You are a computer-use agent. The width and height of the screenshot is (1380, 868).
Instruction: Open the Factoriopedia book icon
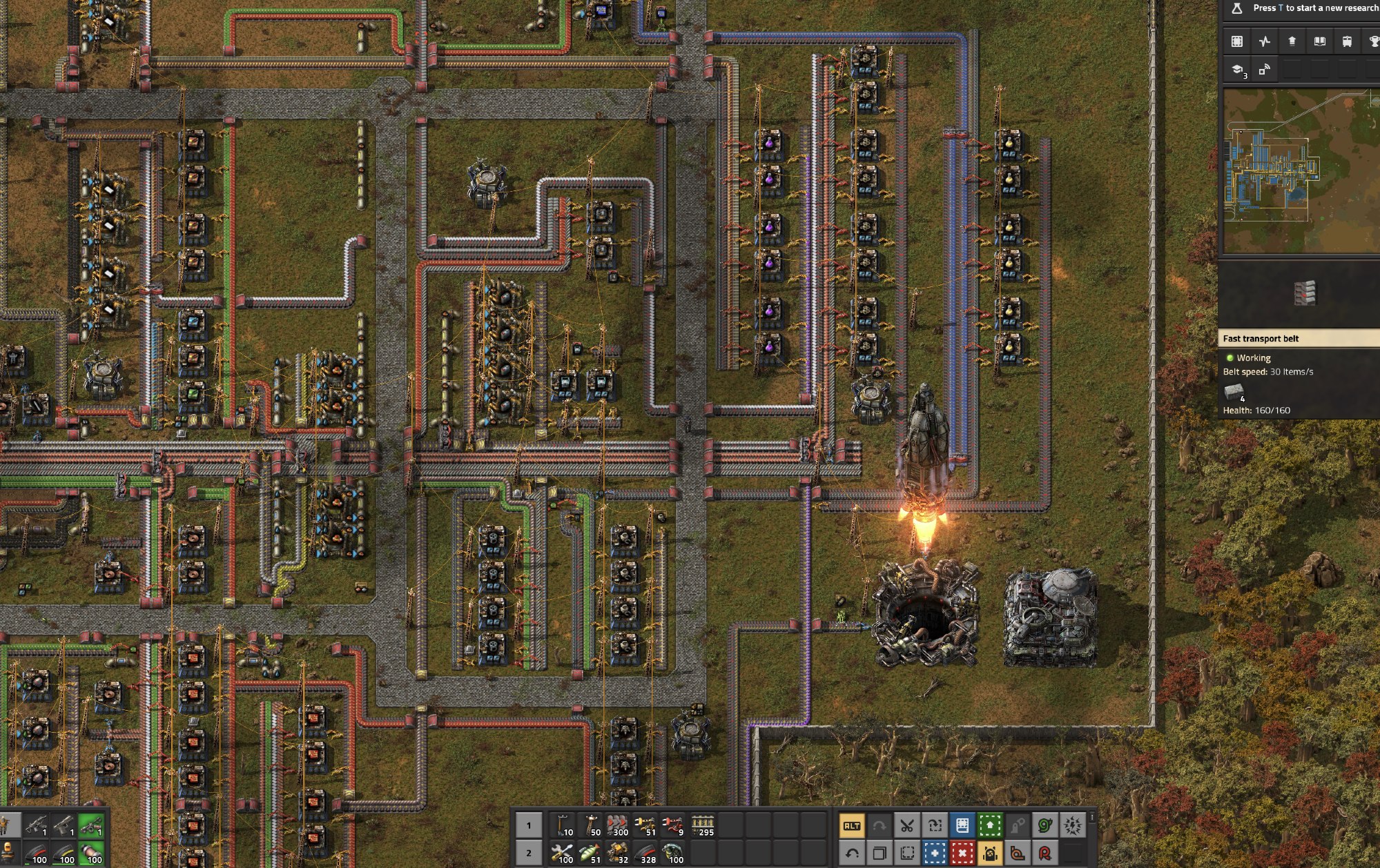[x=1319, y=41]
